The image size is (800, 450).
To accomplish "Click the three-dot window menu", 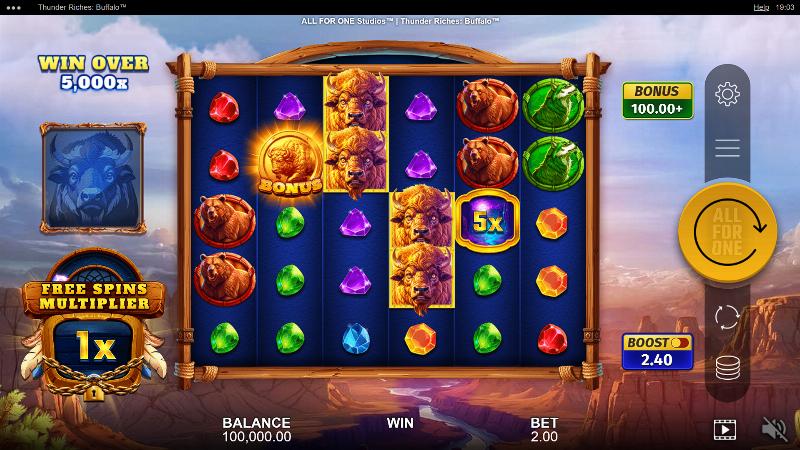I will tap(13, 6).
